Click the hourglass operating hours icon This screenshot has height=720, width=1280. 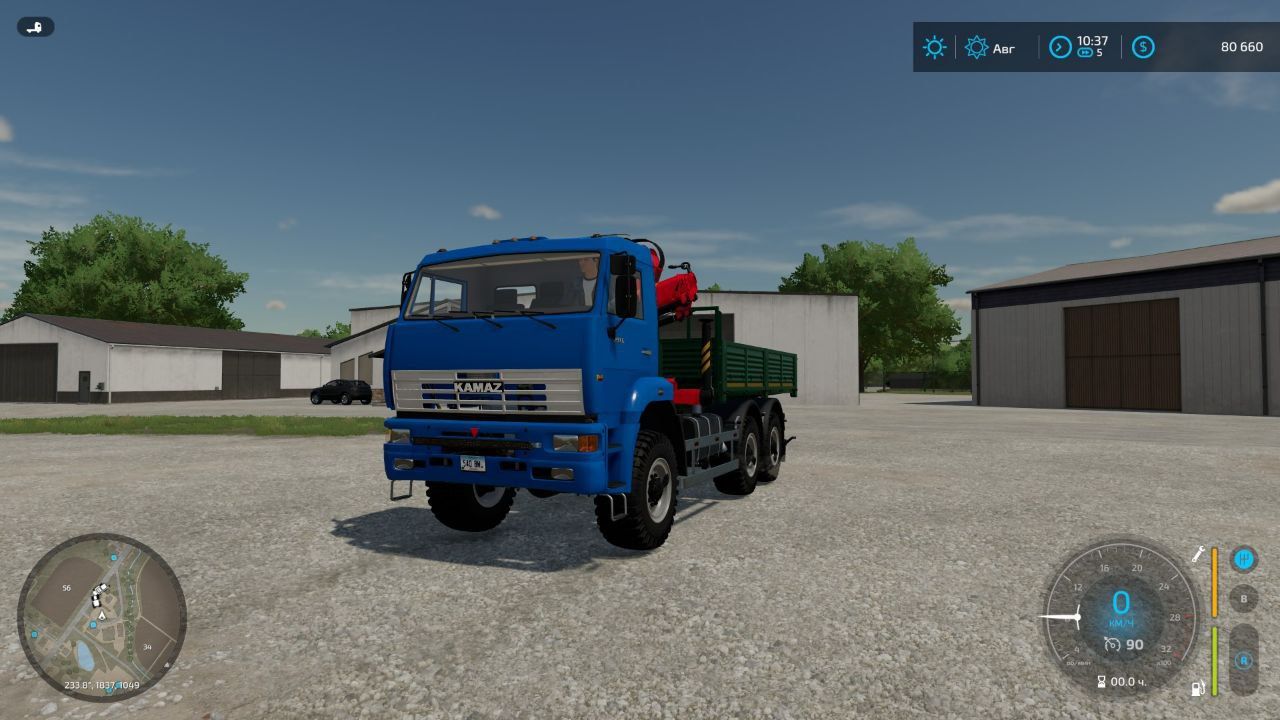1101,681
